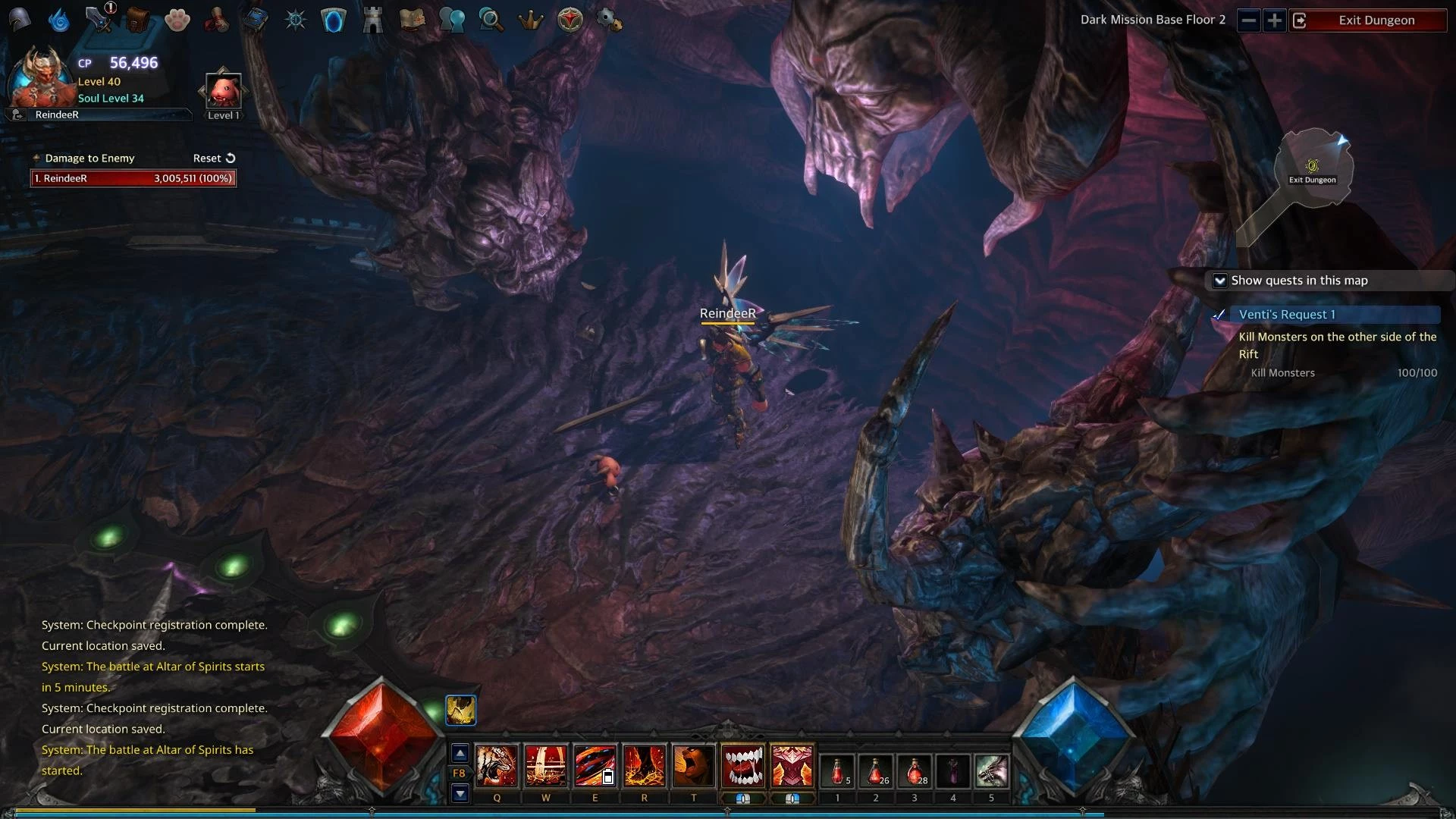Open the world map scroll icon
Viewport: 1456px width, 819px height.
tap(412, 20)
